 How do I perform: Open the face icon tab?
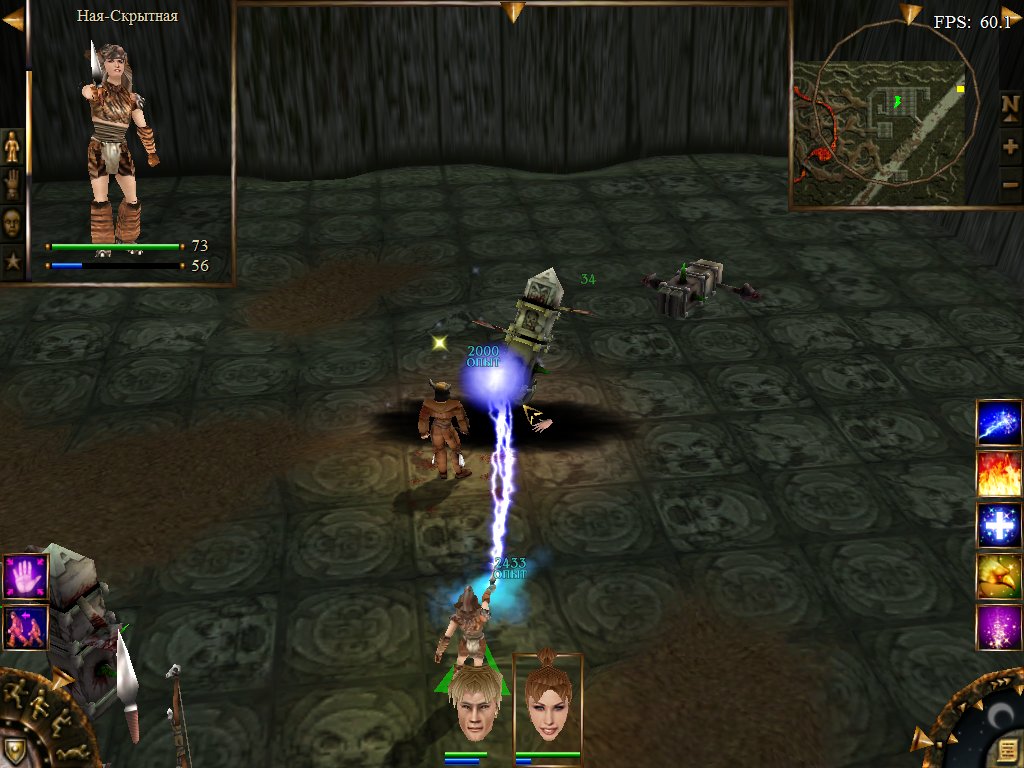12,223
